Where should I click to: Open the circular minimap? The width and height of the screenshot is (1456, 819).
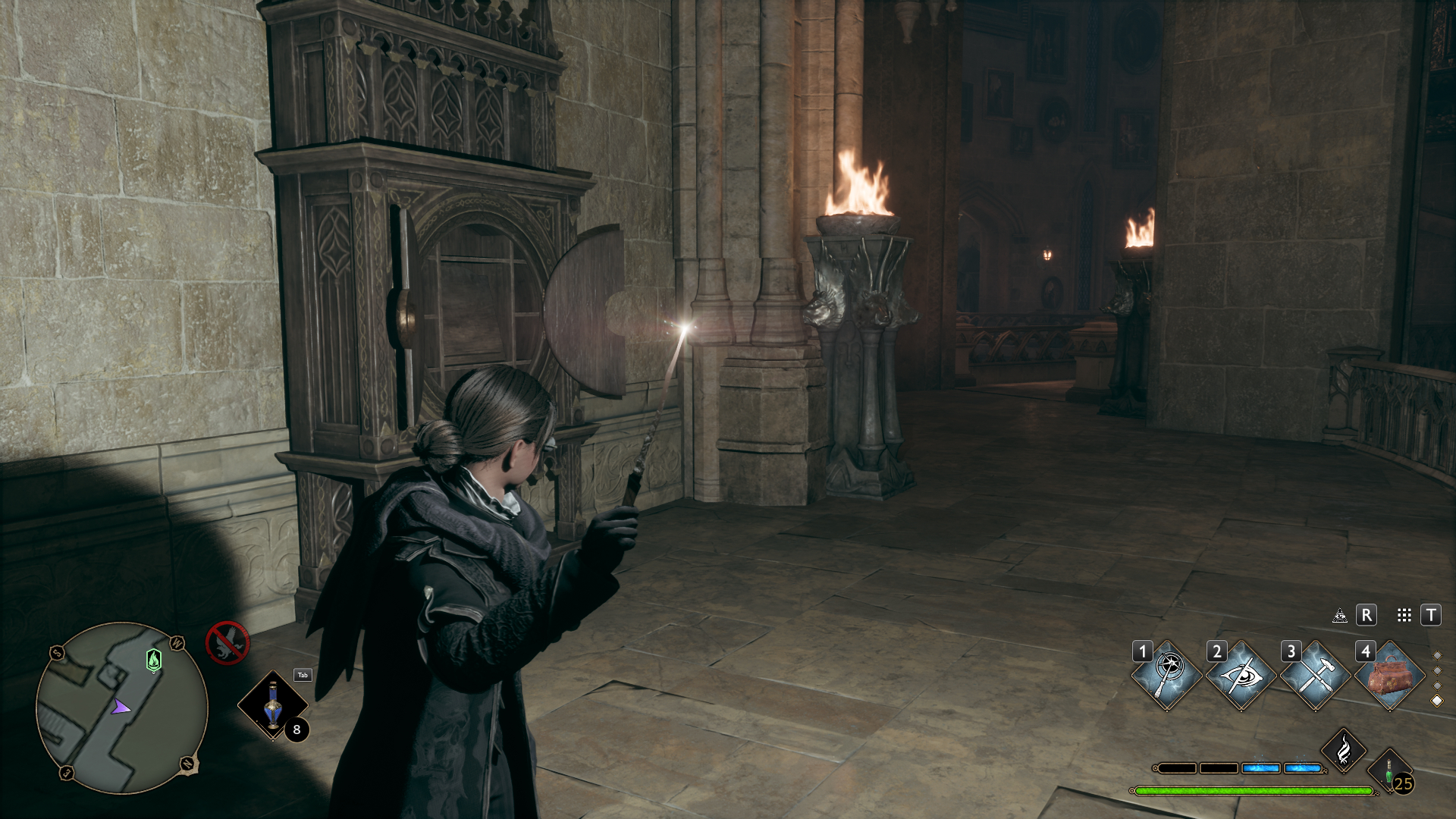click(121, 707)
